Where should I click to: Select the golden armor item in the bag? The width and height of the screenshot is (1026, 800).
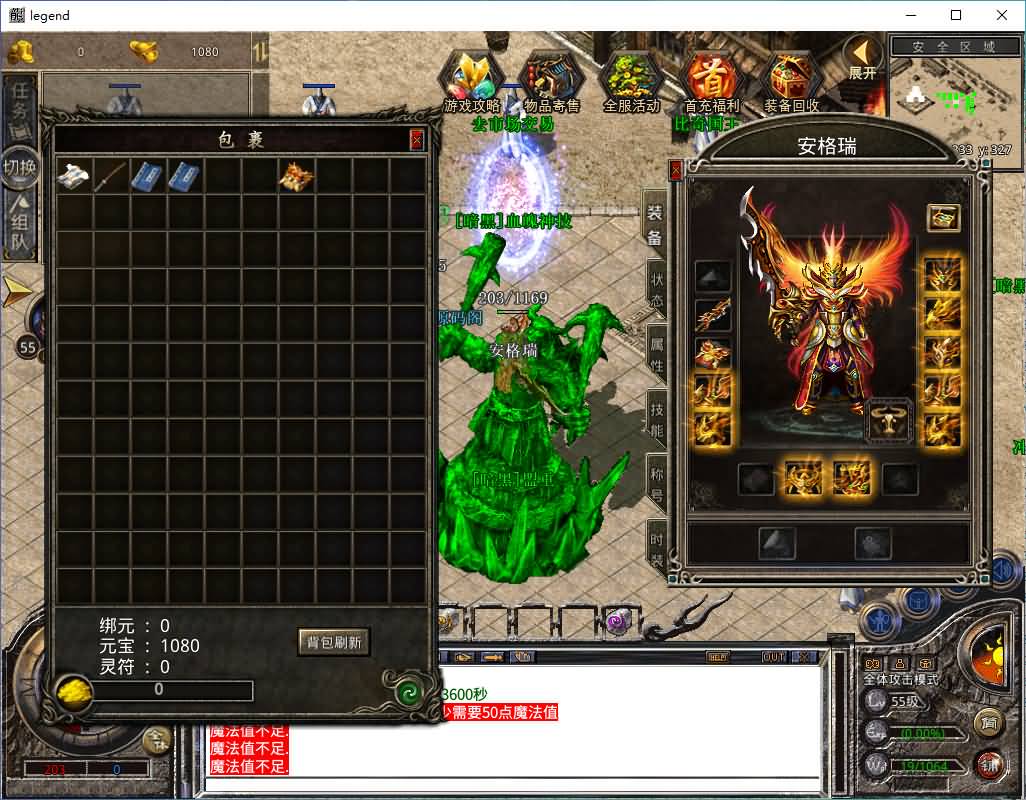pyautogui.click(x=297, y=176)
